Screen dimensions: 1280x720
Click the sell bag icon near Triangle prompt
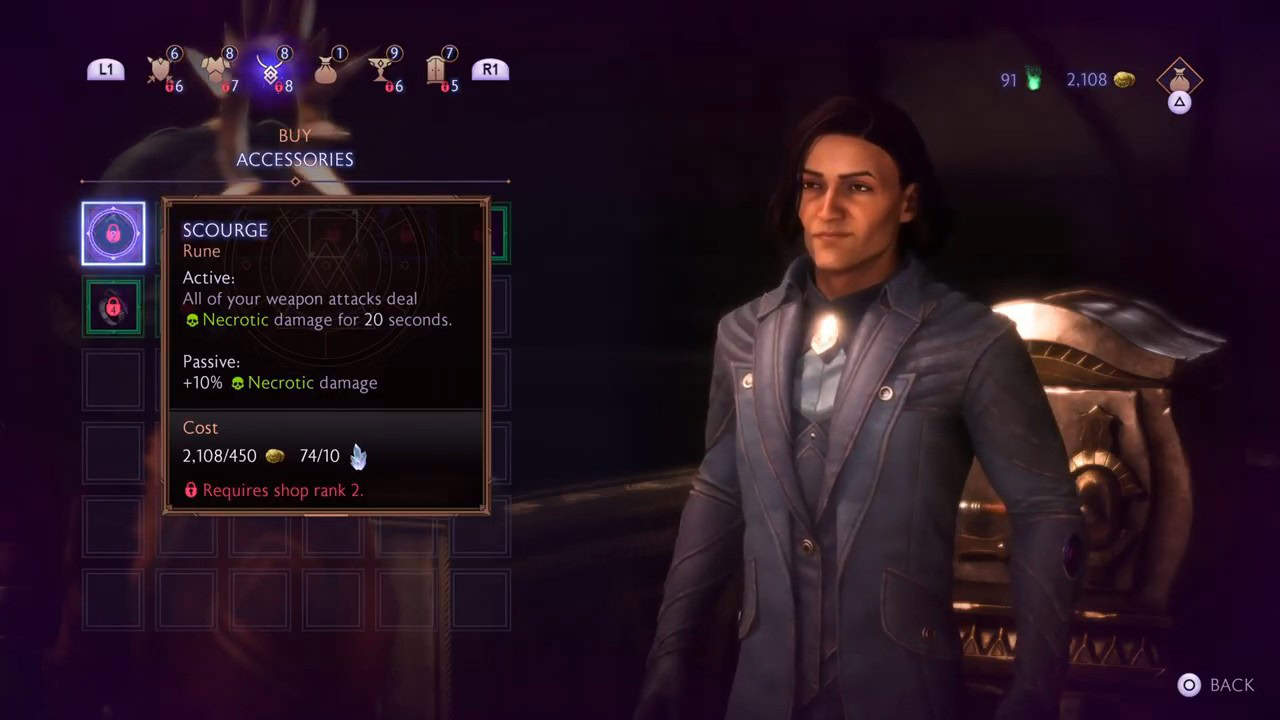tap(1180, 78)
